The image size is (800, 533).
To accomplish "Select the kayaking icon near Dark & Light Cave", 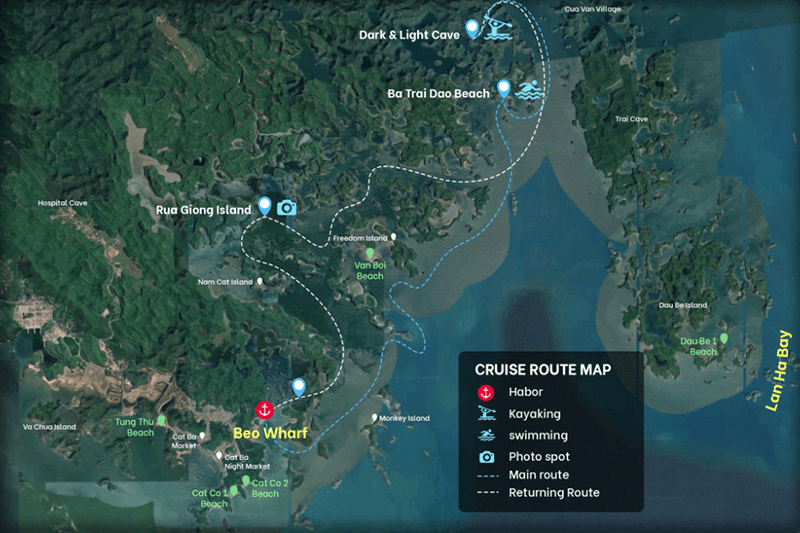I will (496, 29).
